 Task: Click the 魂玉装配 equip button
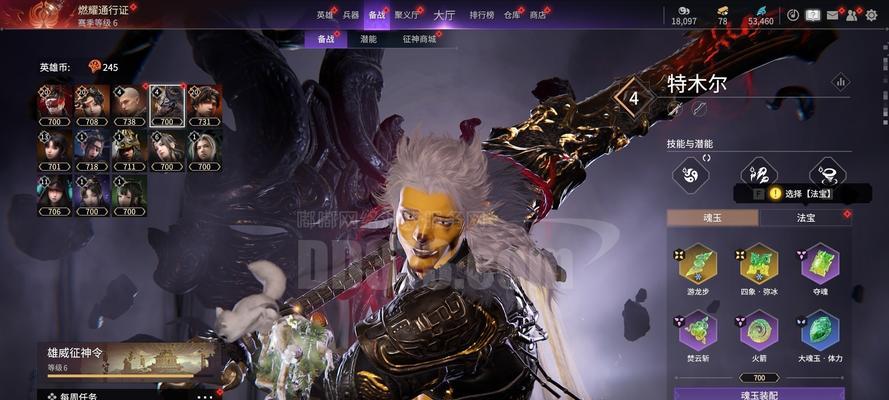click(759, 394)
